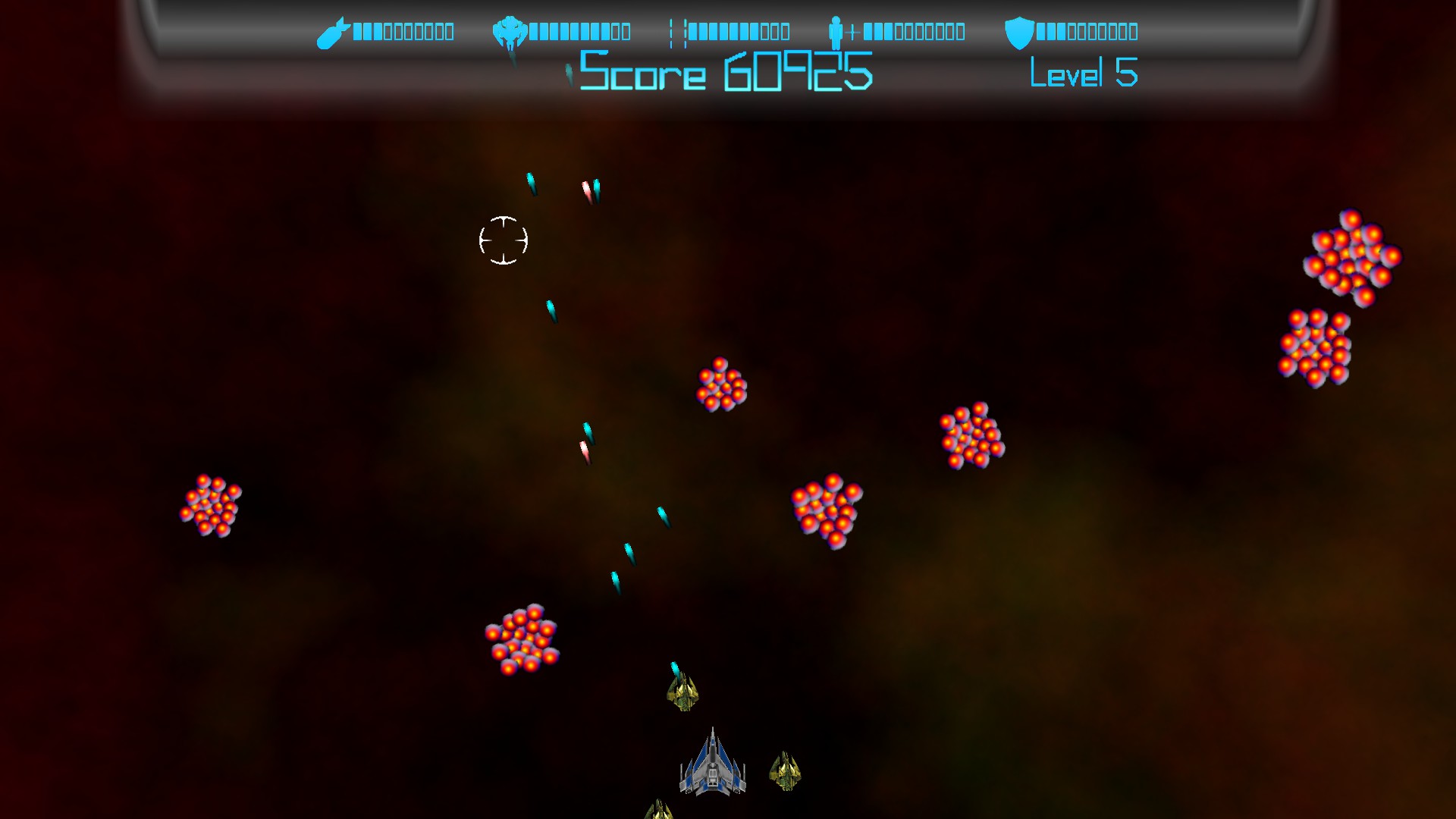Click the astronaut lives icon
The height and width of the screenshot is (819, 1456).
(x=836, y=32)
